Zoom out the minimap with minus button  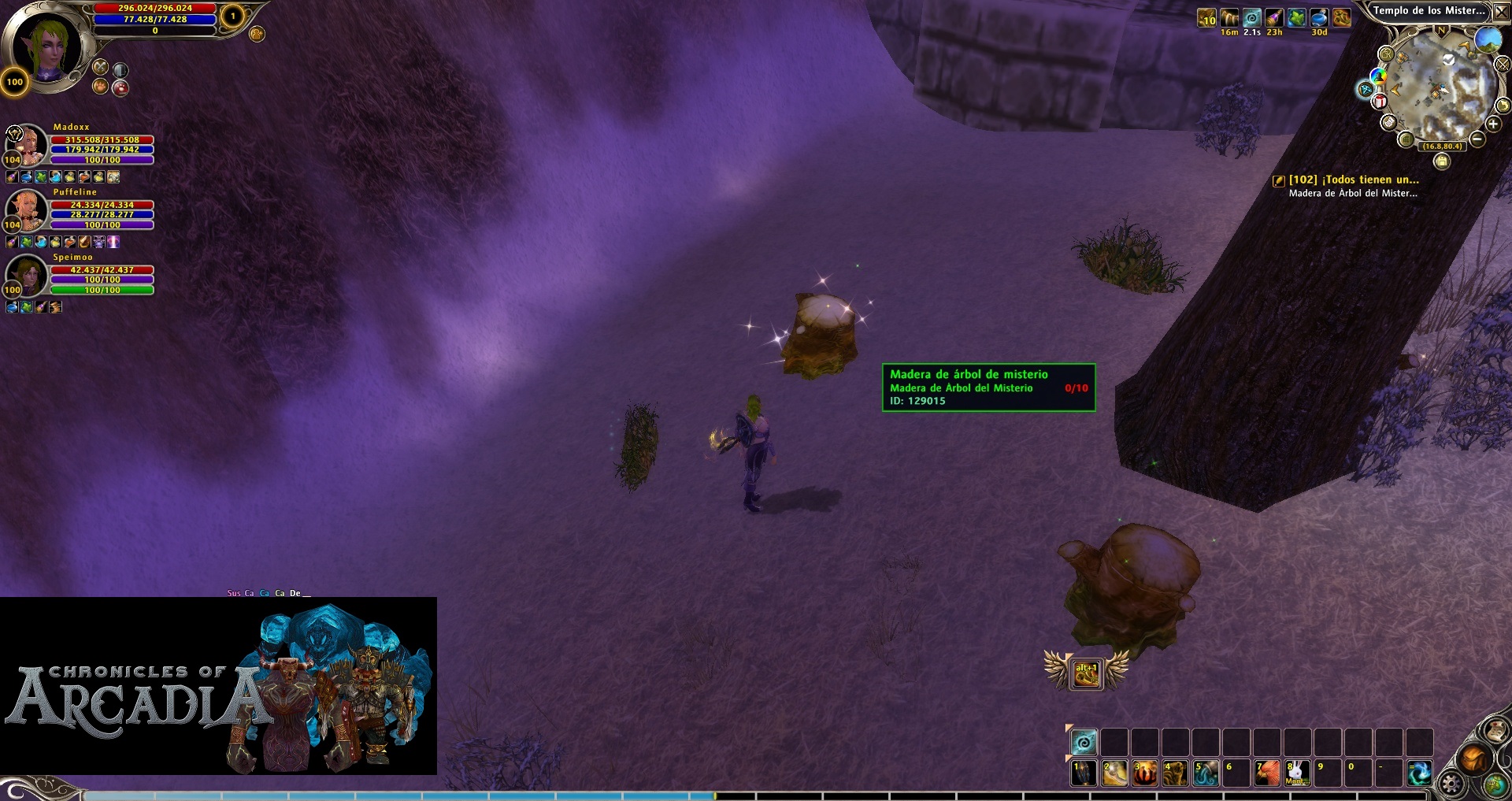1477,139
